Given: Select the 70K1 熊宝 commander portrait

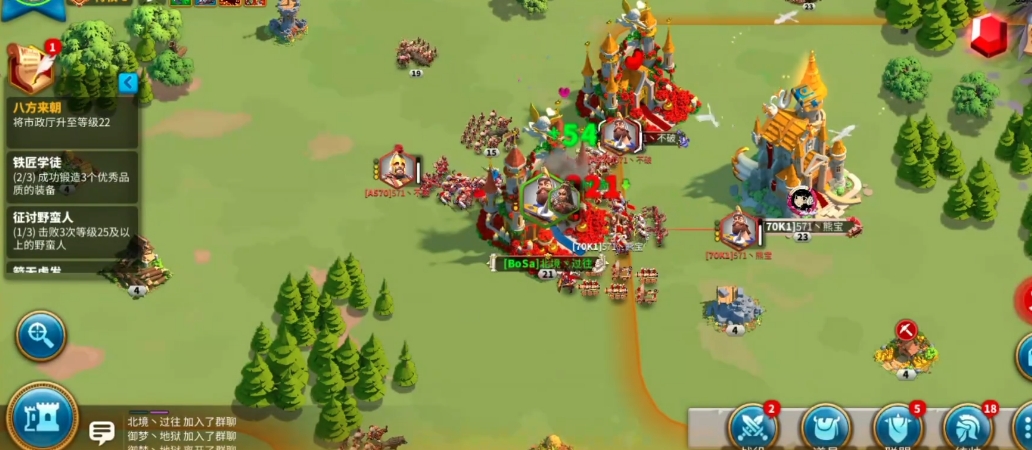Looking at the screenshot, I should 736,228.
